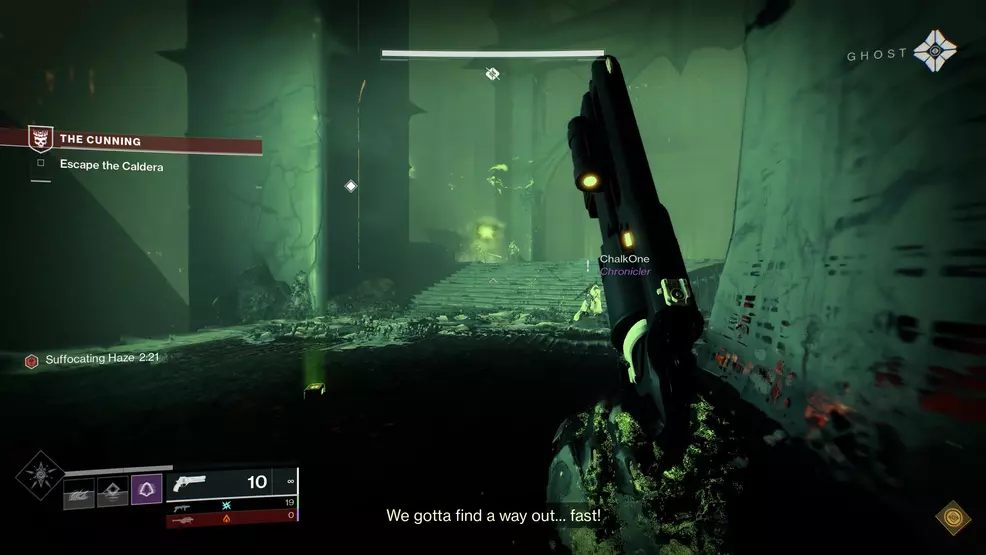
Task: Activate the purple class ability icon
Action: coord(147,489)
